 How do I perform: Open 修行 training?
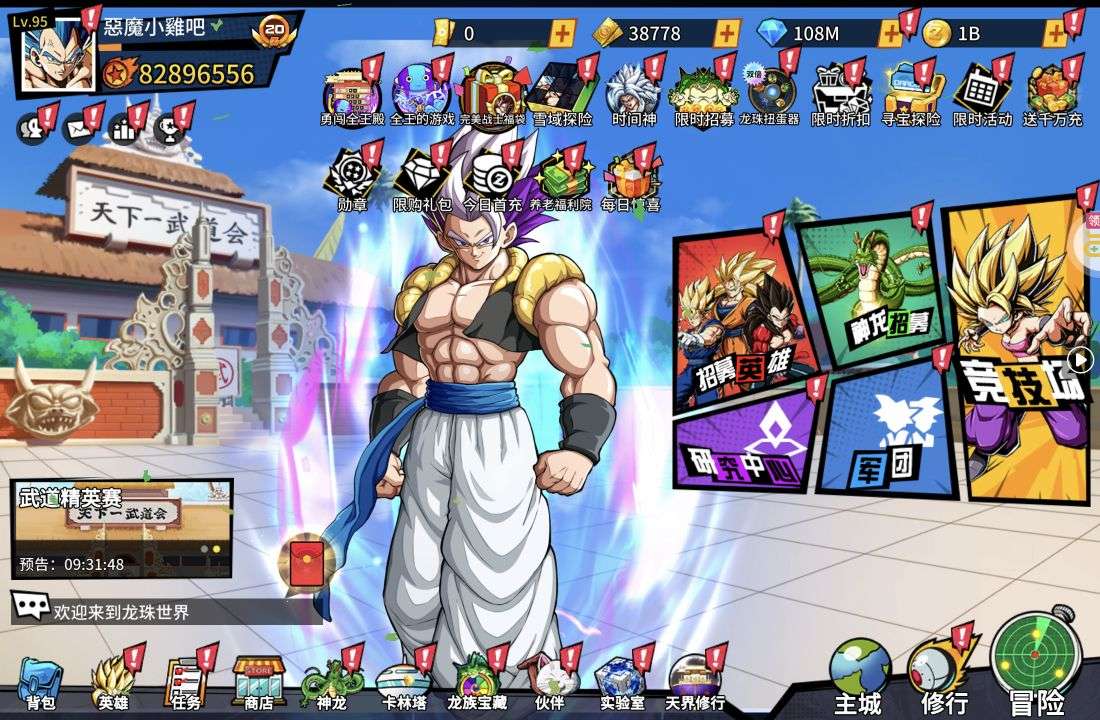[x=943, y=672]
